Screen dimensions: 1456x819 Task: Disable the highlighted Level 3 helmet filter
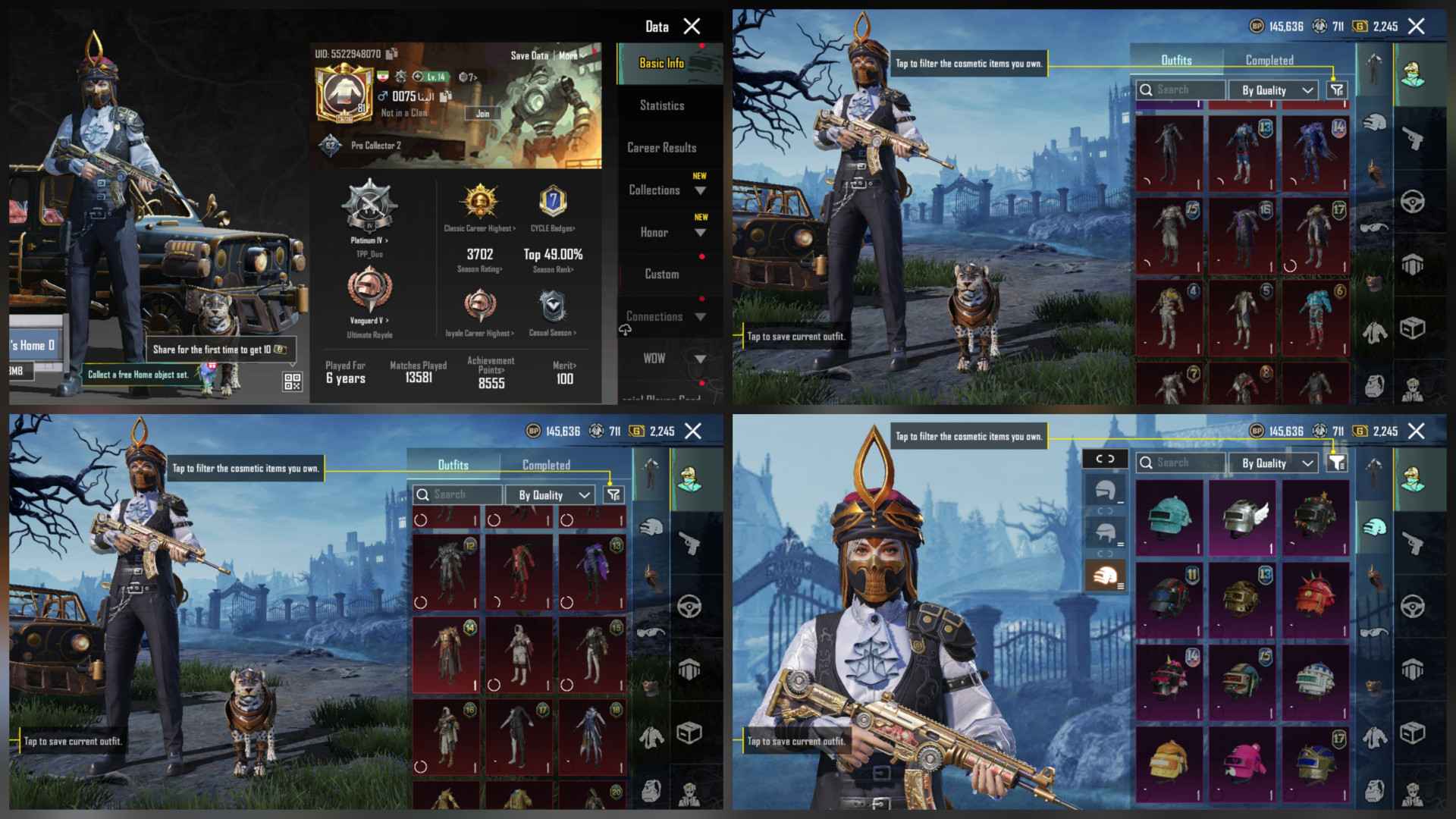1105,575
